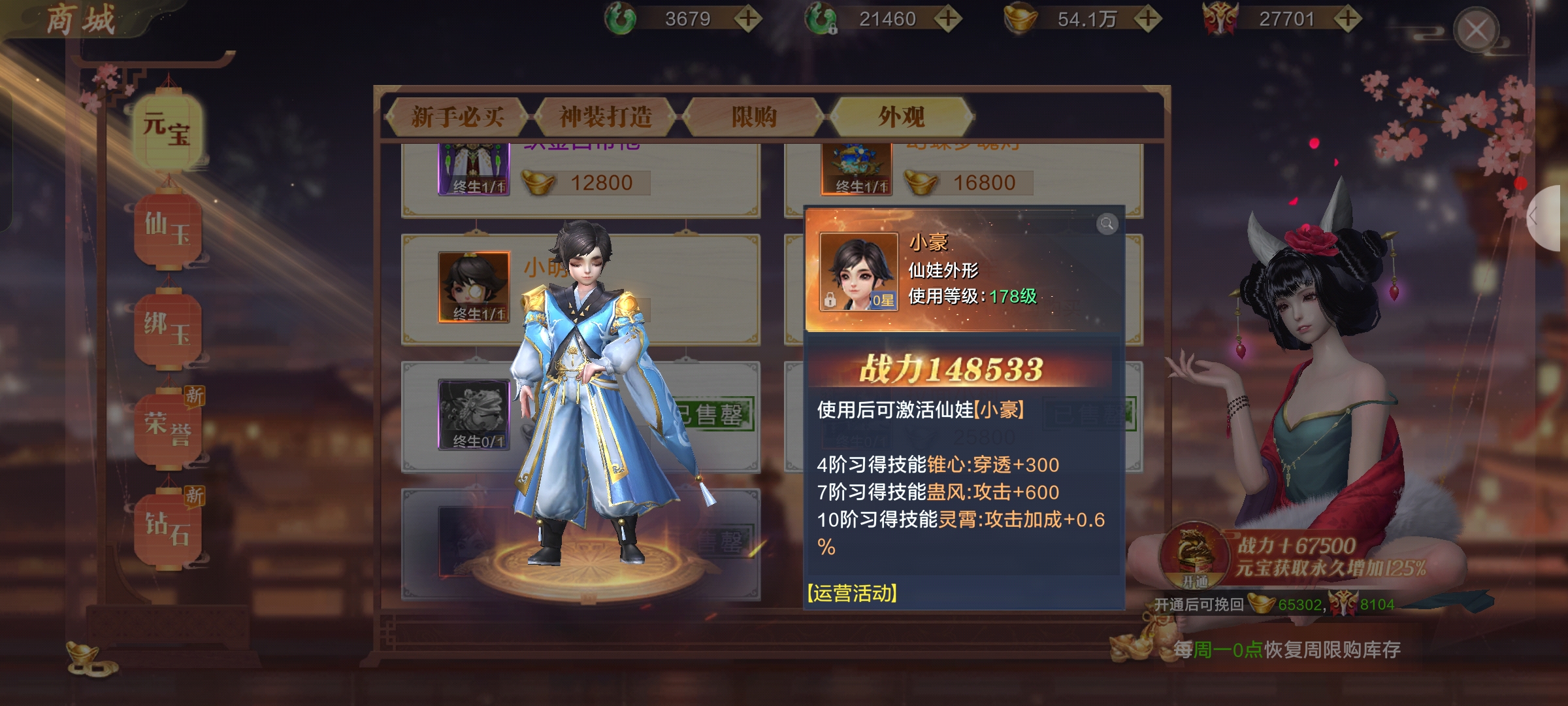The height and width of the screenshot is (706, 1568).
Task: Choose the 外观 tab
Action: (x=902, y=118)
